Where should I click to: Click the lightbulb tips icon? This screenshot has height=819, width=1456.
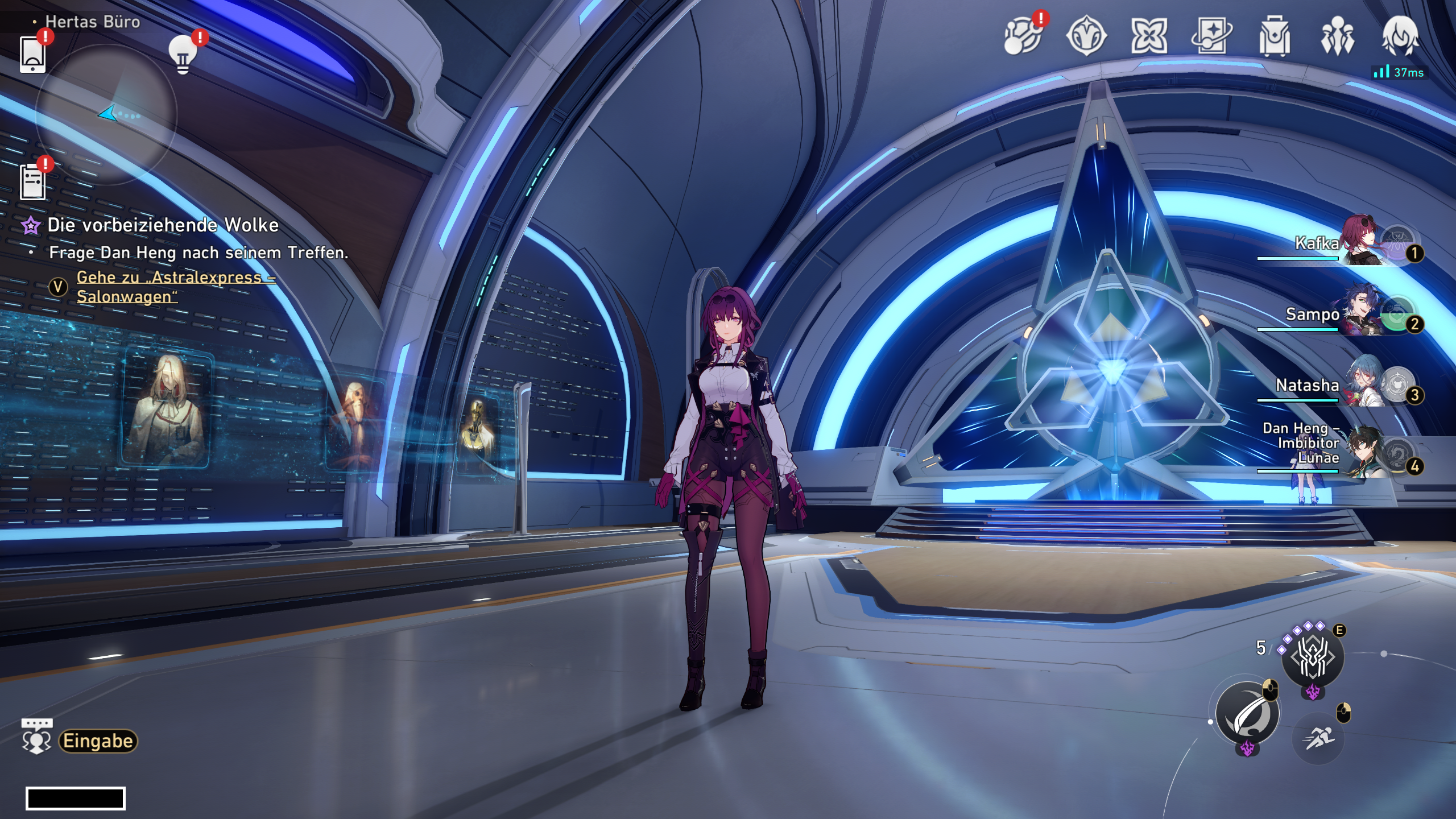pyautogui.click(x=183, y=55)
